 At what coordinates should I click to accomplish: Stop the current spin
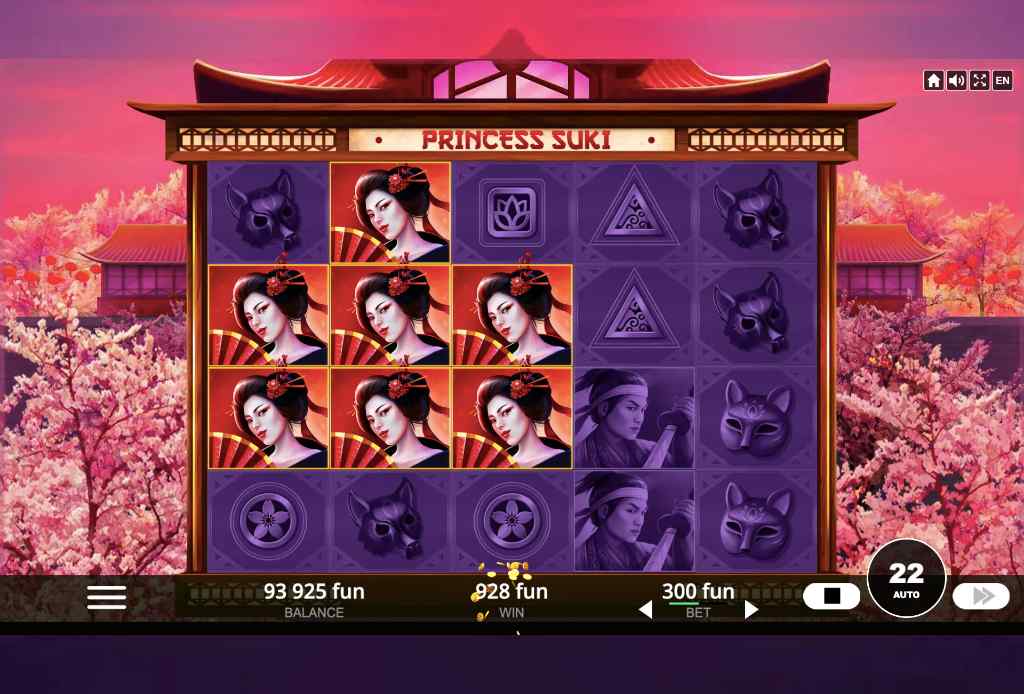click(x=831, y=597)
